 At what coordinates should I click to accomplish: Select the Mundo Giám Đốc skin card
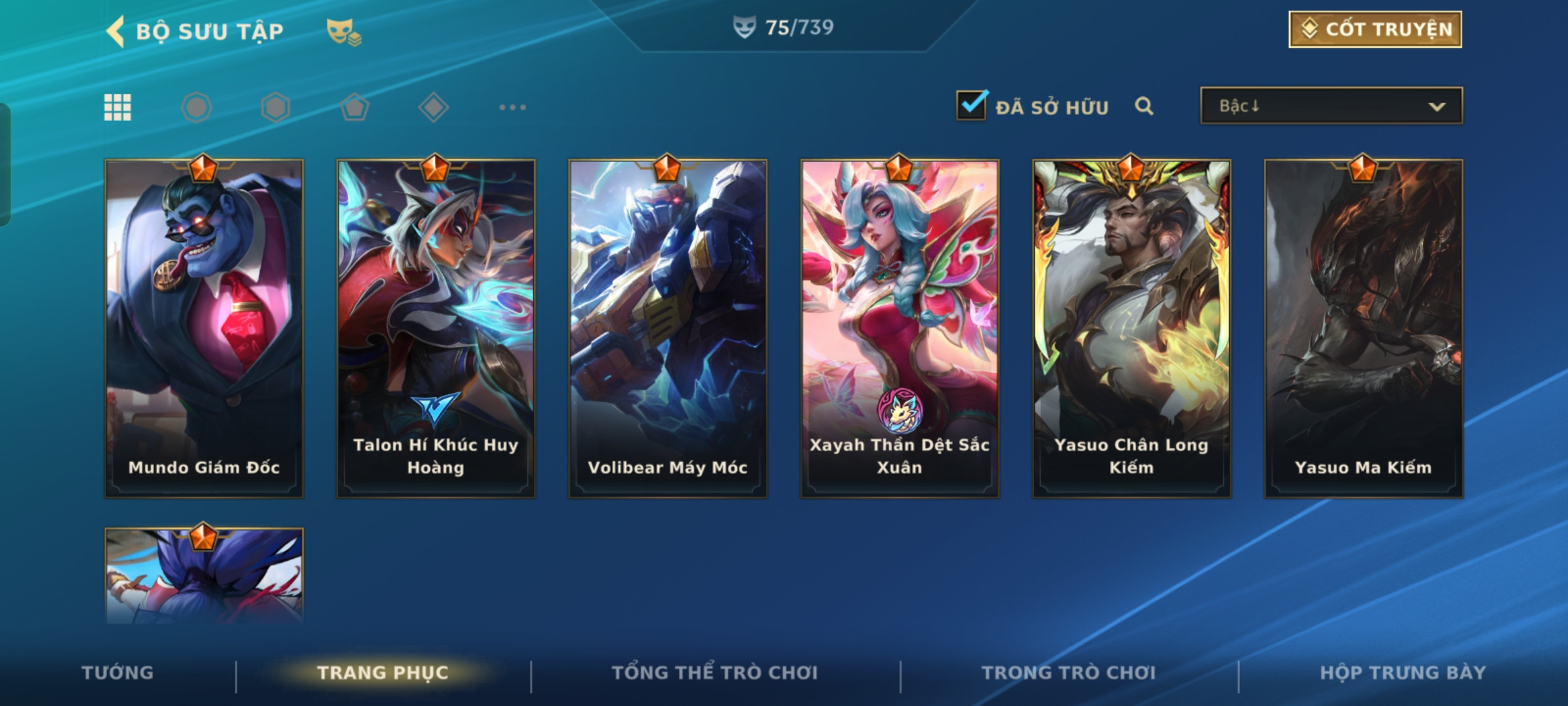pos(204,328)
